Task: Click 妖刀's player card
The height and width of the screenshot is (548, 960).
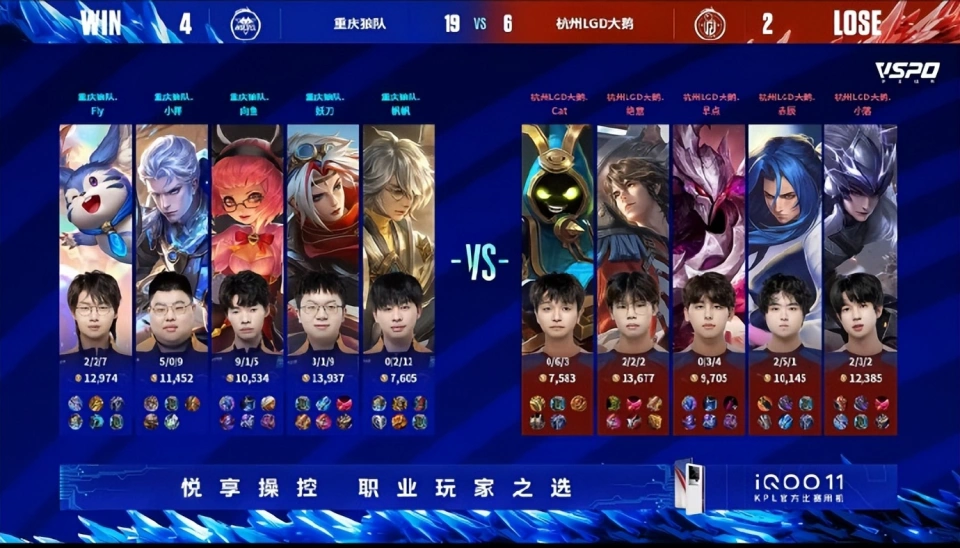Action: coord(323,270)
